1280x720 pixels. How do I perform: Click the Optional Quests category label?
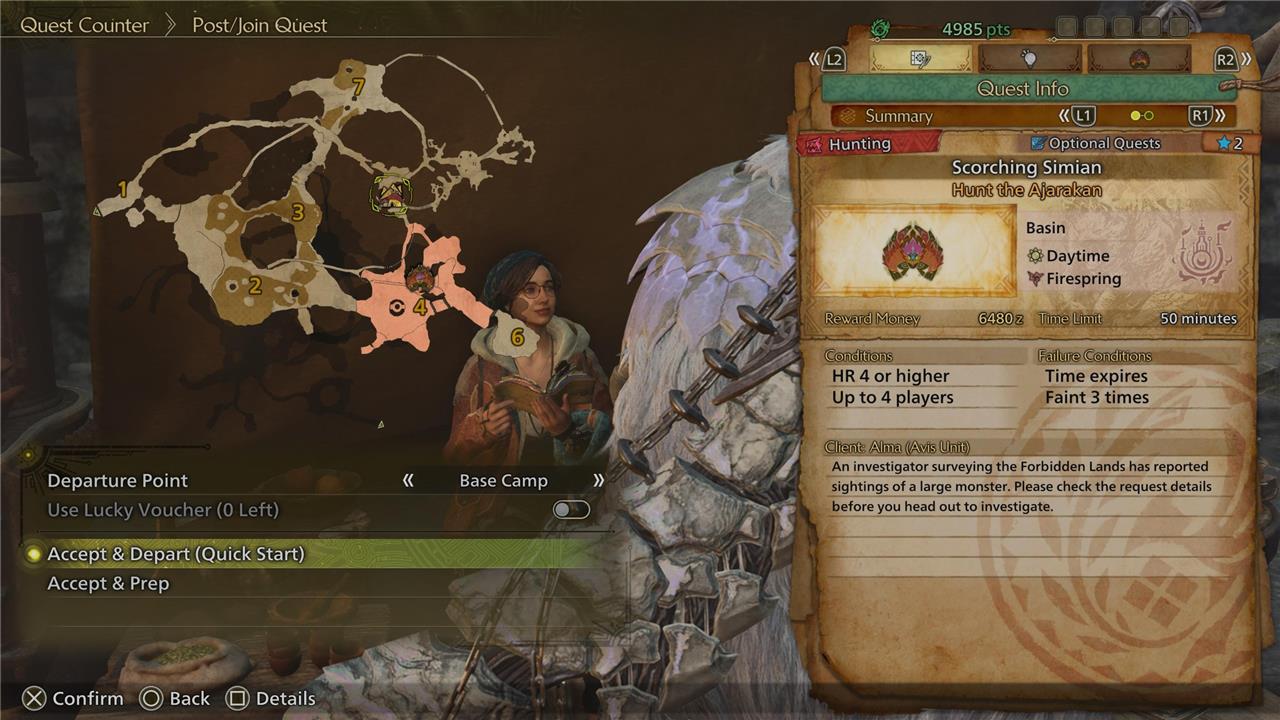1094,144
